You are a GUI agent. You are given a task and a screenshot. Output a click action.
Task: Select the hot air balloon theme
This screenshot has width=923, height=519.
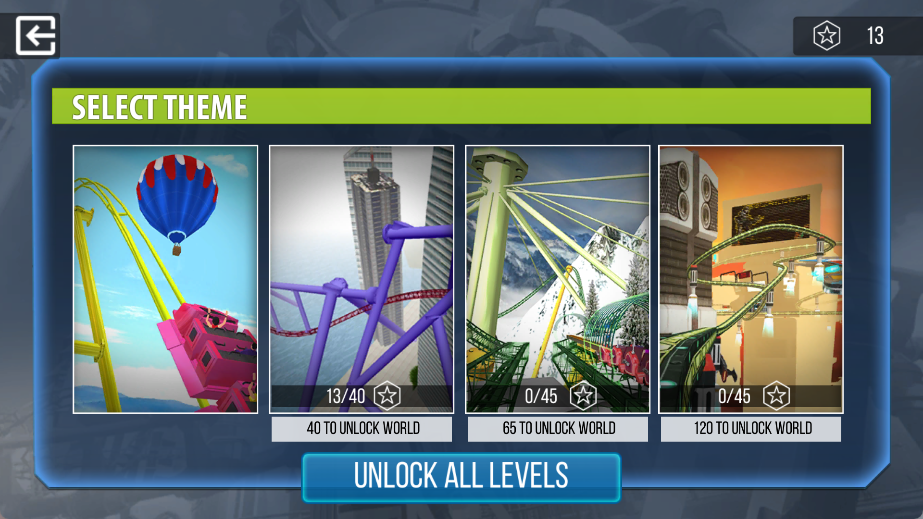[x=165, y=278]
